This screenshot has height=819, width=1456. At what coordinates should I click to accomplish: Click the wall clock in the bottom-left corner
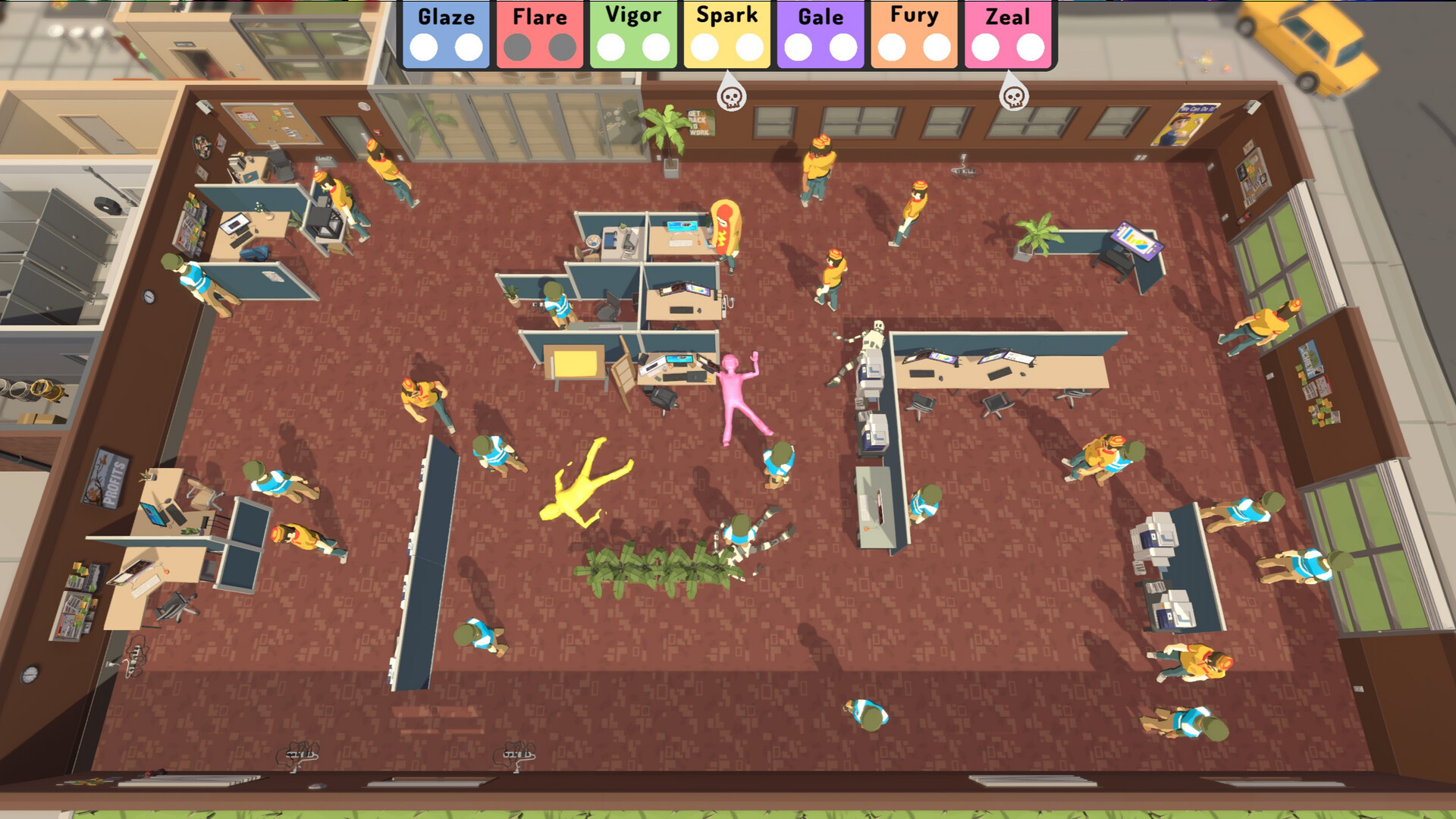click(x=30, y=673)
